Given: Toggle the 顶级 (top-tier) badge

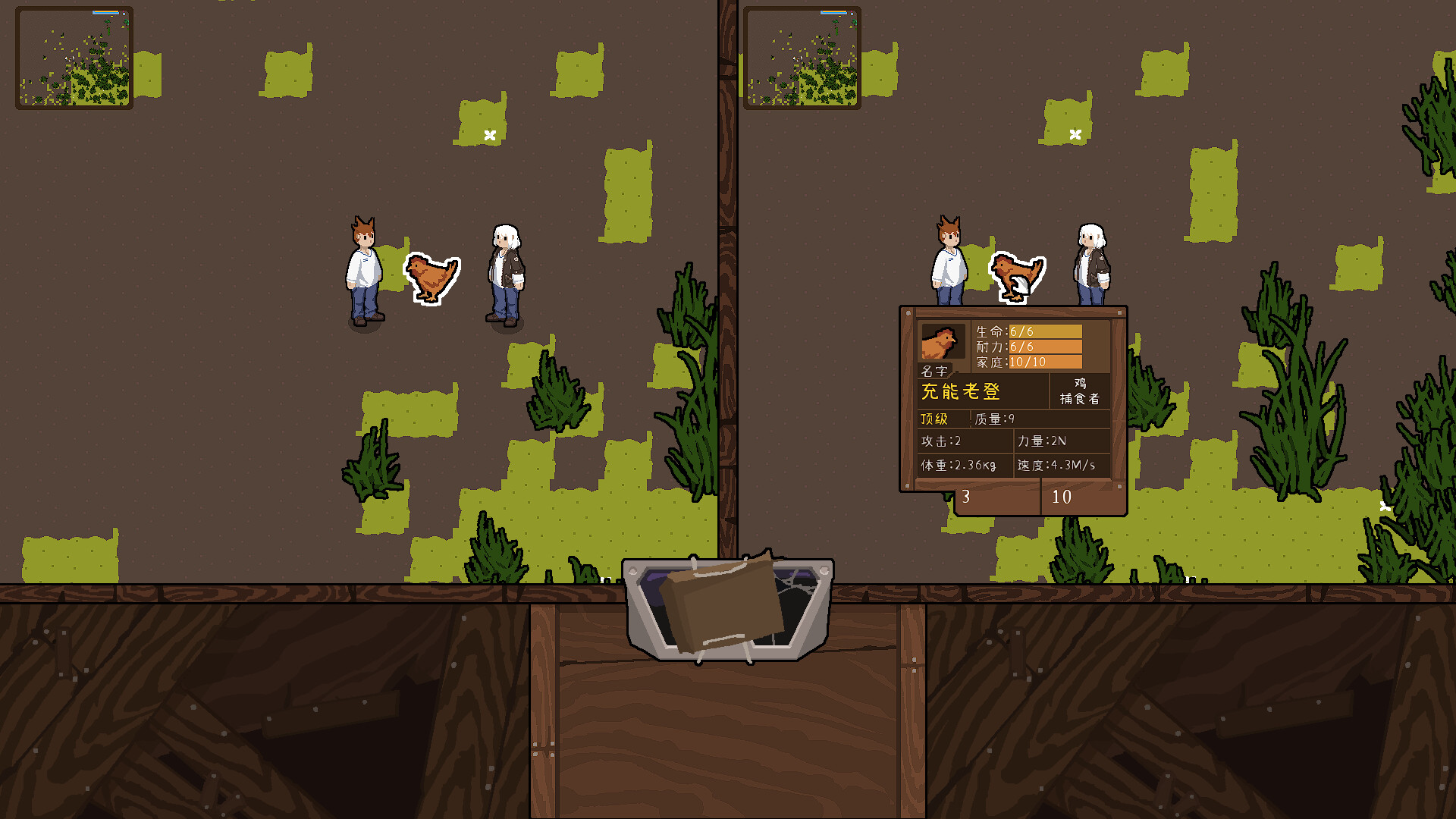Looking at the screenshot, I should point(934,418).
